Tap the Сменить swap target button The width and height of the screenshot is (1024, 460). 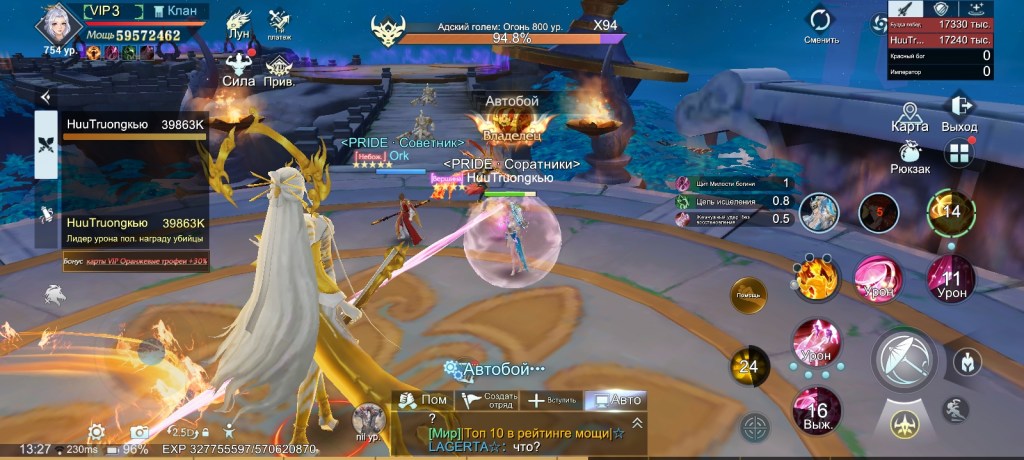[x=820, y=25]
